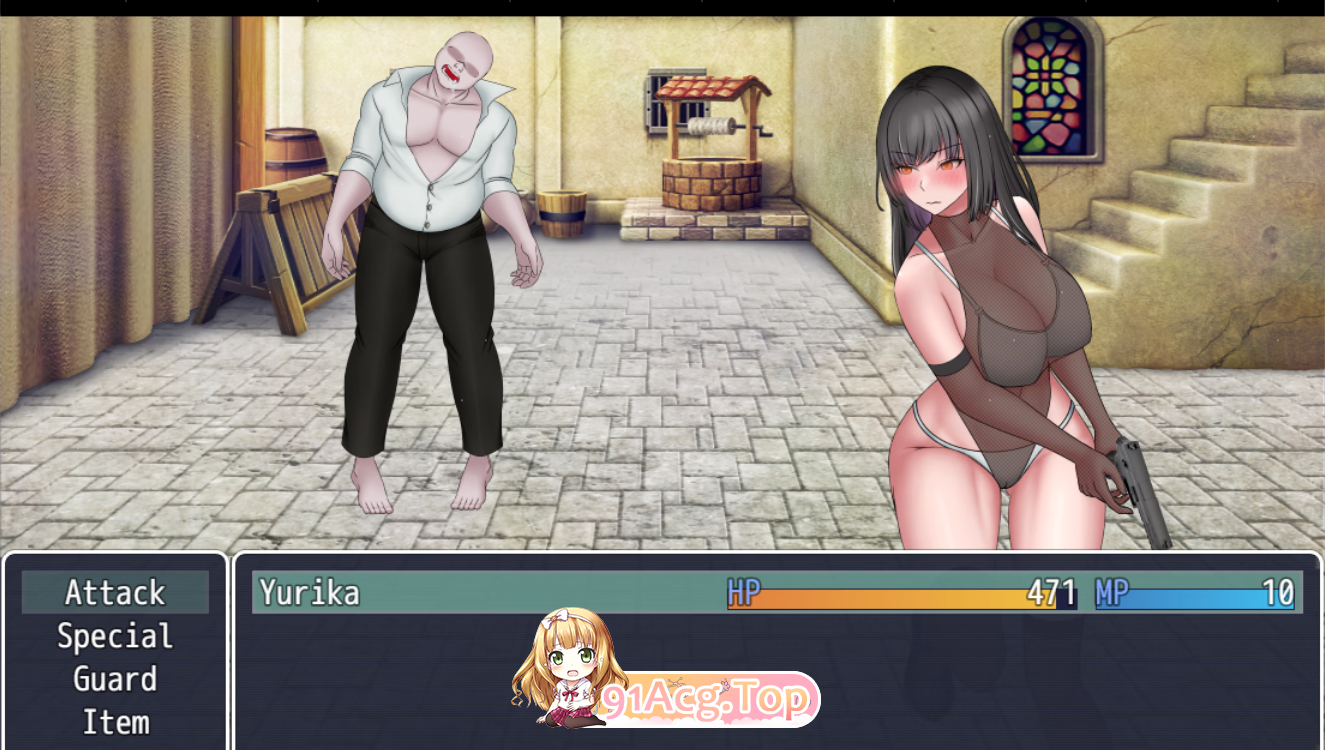Choose the Special command
Image resolution: width=1325 pixels, height=750 pixels.
pos(115,636)
